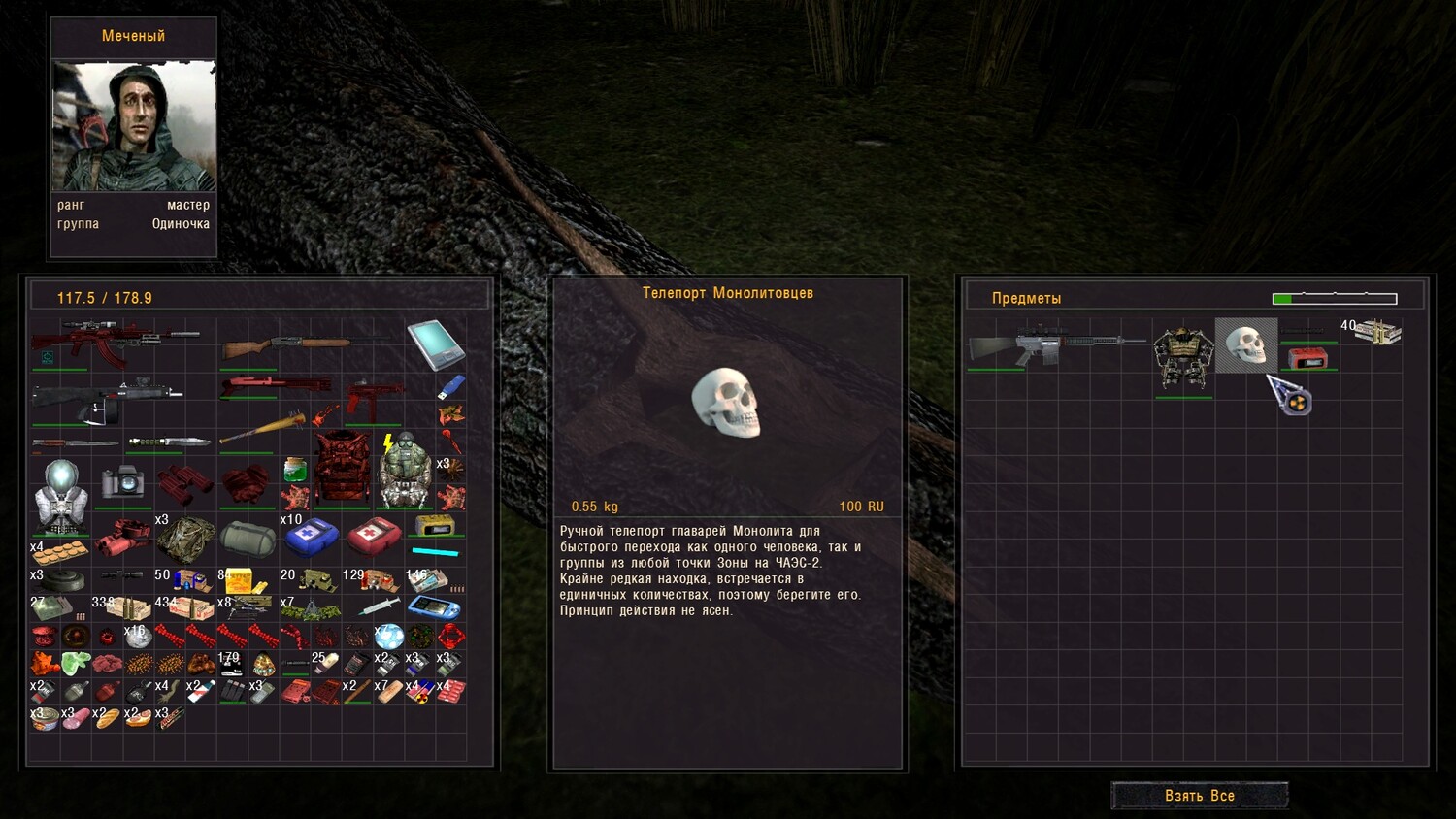Pick the blue medkit stack of ten
Image resolution: width=1456 pixels, height=819 pixels.
(310, 536)
